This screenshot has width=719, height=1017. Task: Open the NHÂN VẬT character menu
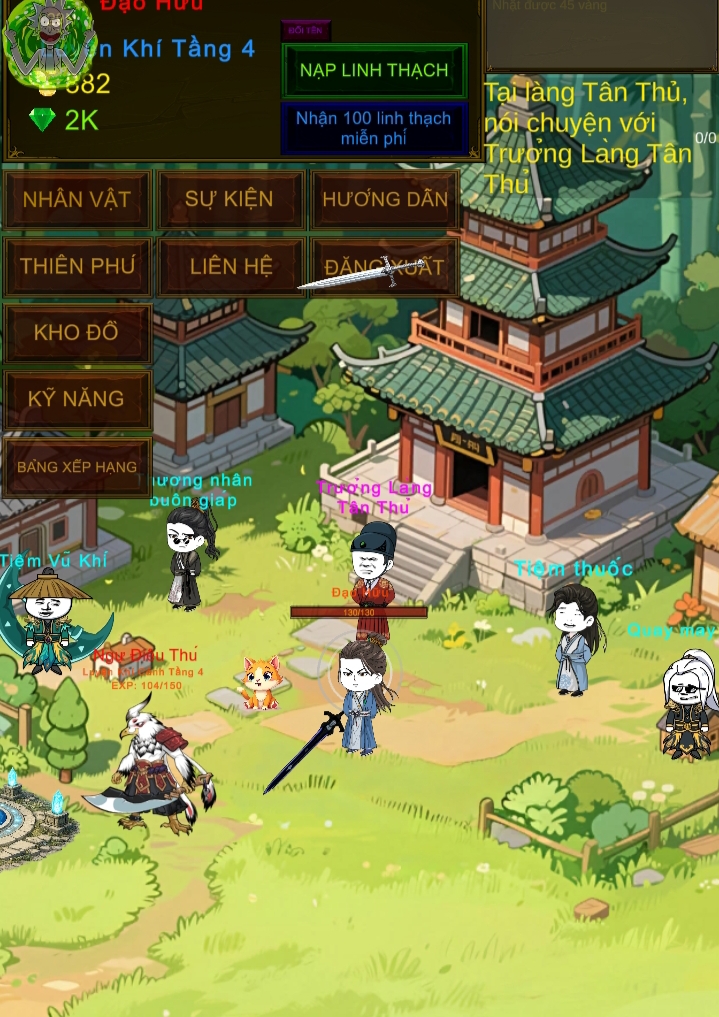pos(77,199)
